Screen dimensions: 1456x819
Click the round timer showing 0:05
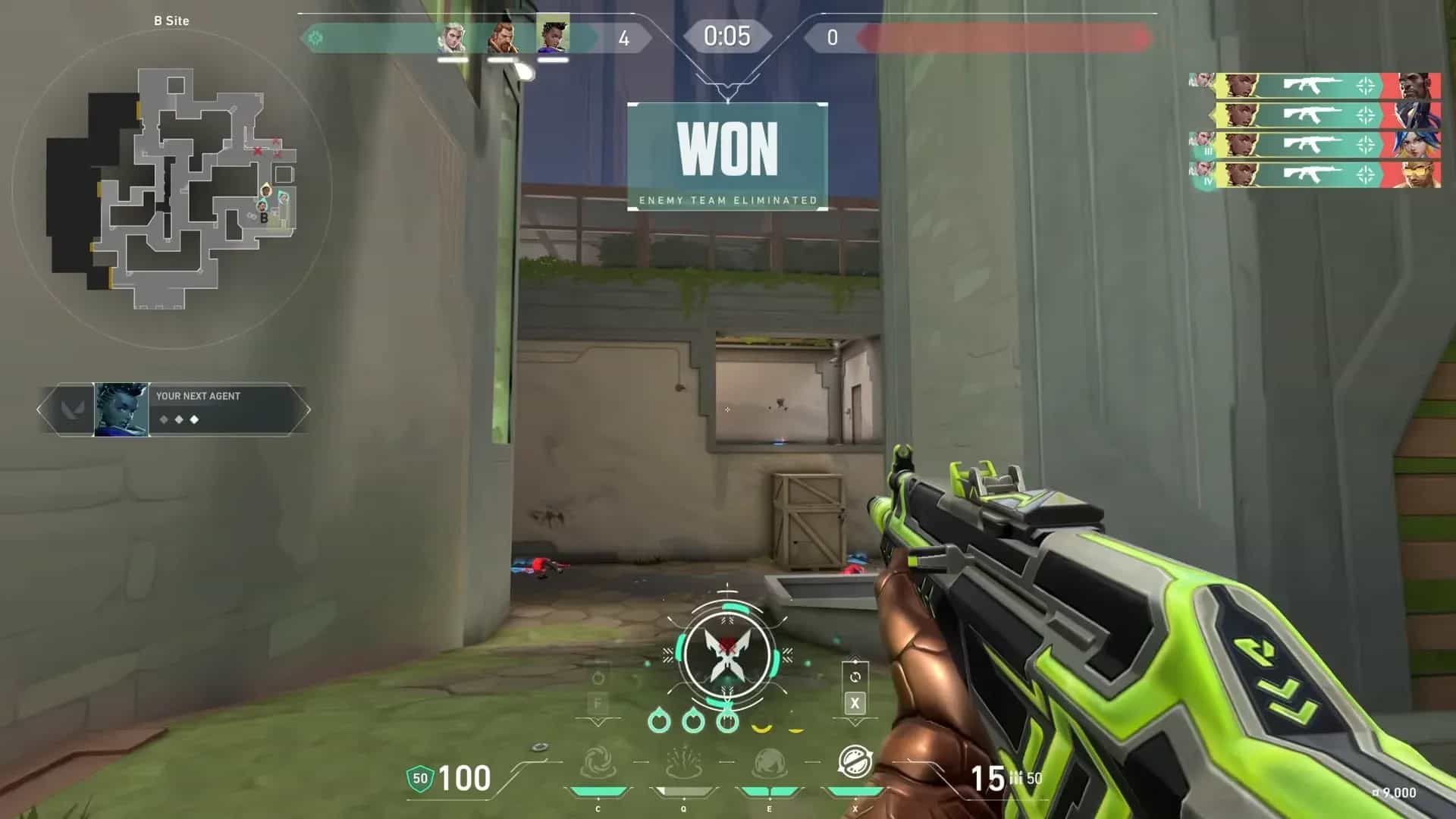(x=726, y=36)
